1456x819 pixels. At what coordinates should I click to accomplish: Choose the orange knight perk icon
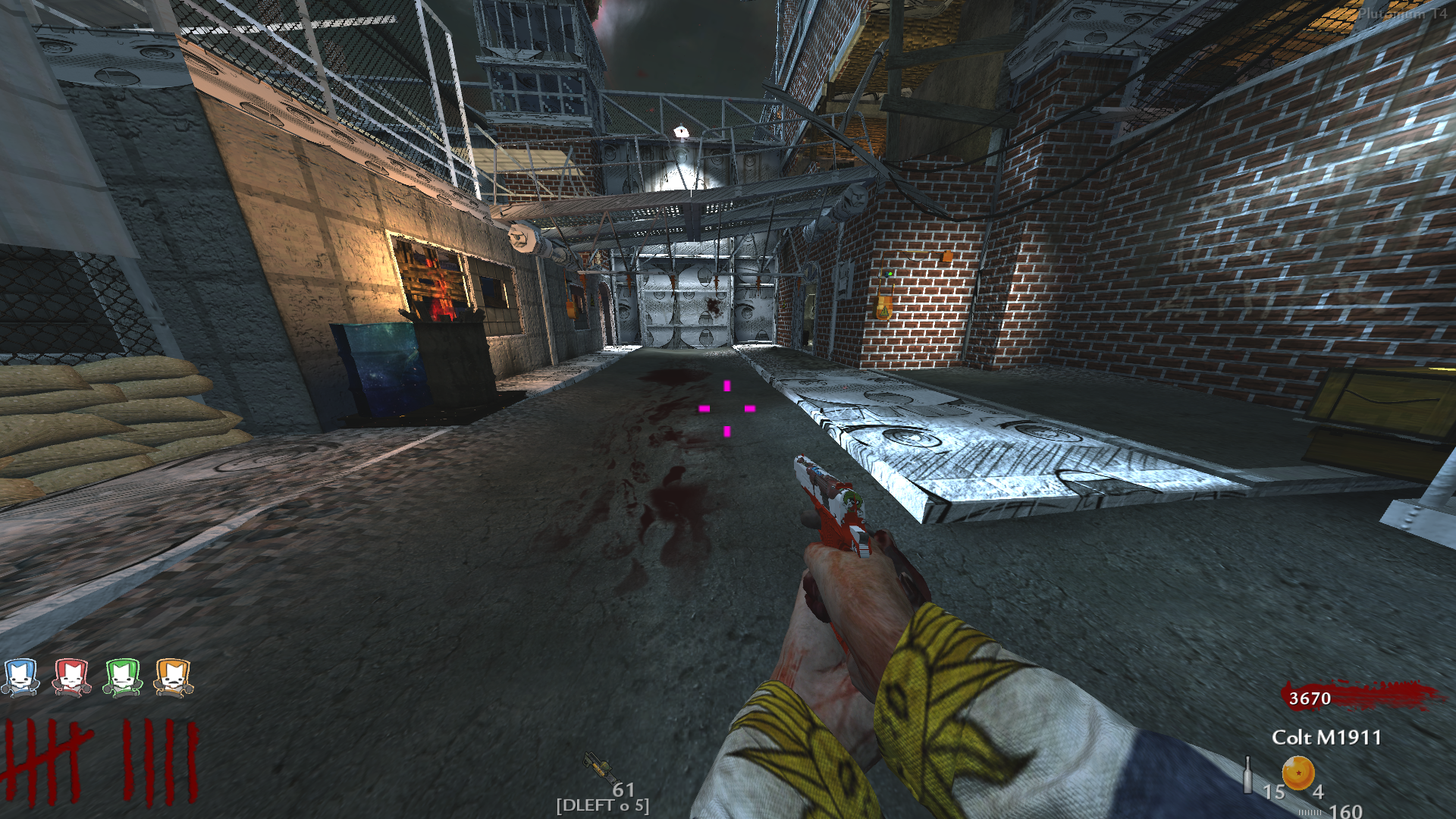[x=174, y=677]
